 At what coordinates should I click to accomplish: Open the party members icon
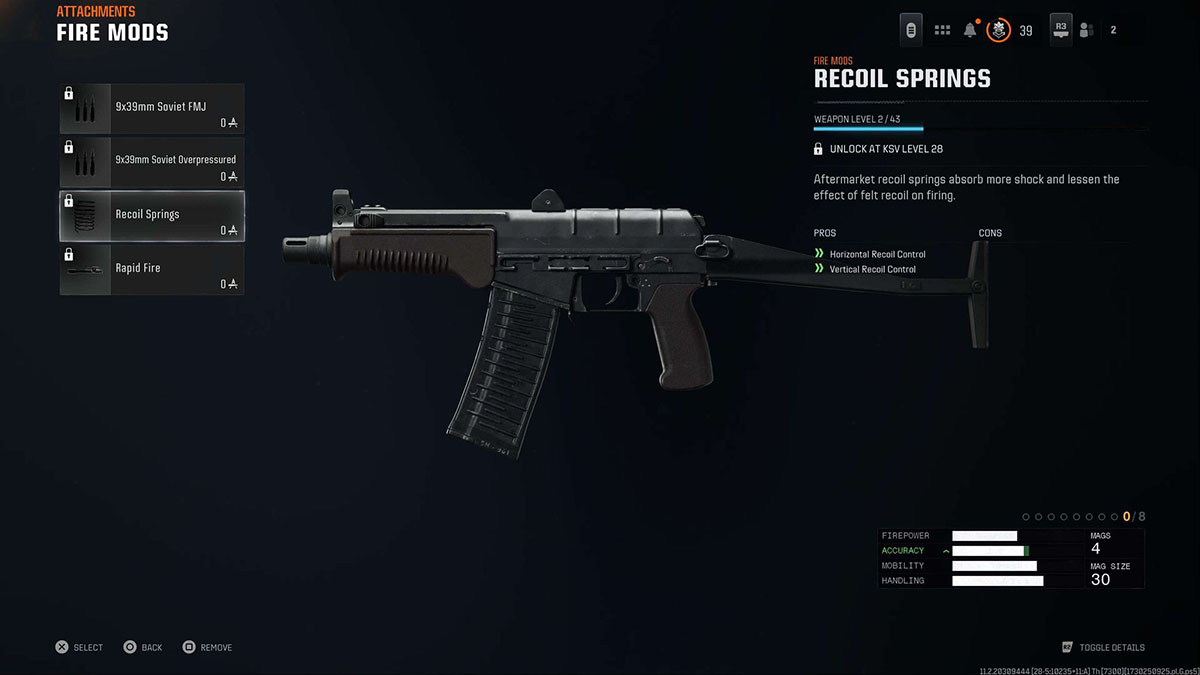pyautogui.click(x=1086, y=30)
